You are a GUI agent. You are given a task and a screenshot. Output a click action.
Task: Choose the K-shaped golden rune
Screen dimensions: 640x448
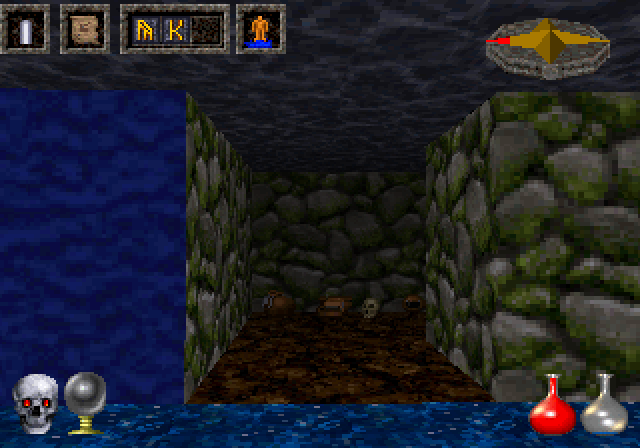click(175, 30)
